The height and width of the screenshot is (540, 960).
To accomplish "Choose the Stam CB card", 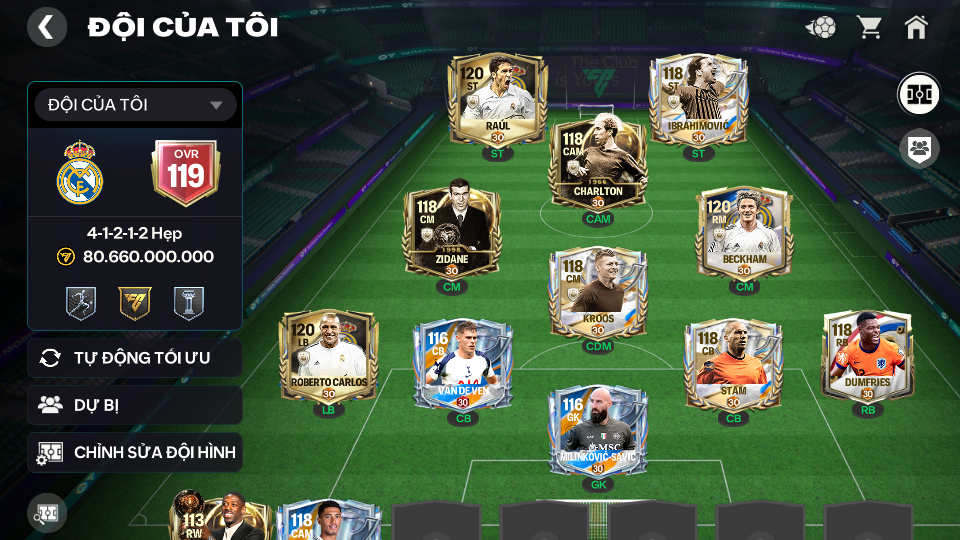I will [733, 365].
